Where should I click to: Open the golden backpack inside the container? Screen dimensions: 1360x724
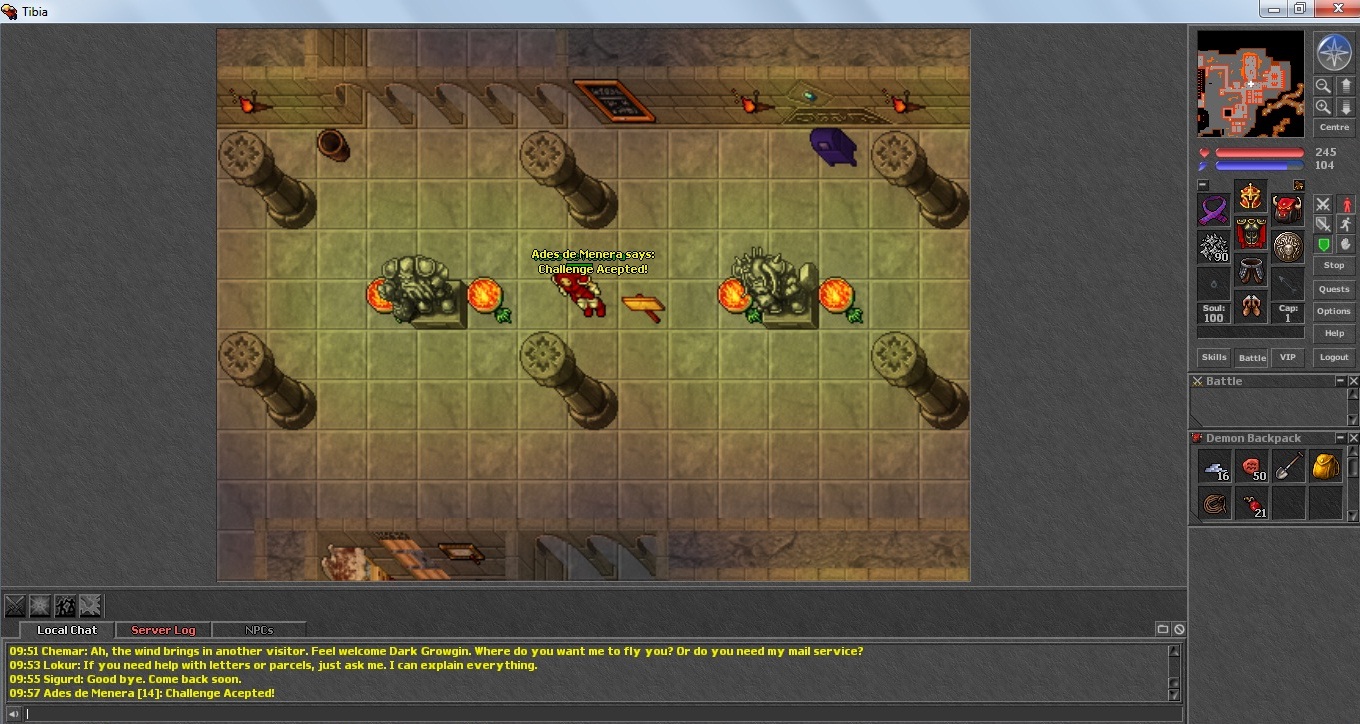[x=1325, y=466]
